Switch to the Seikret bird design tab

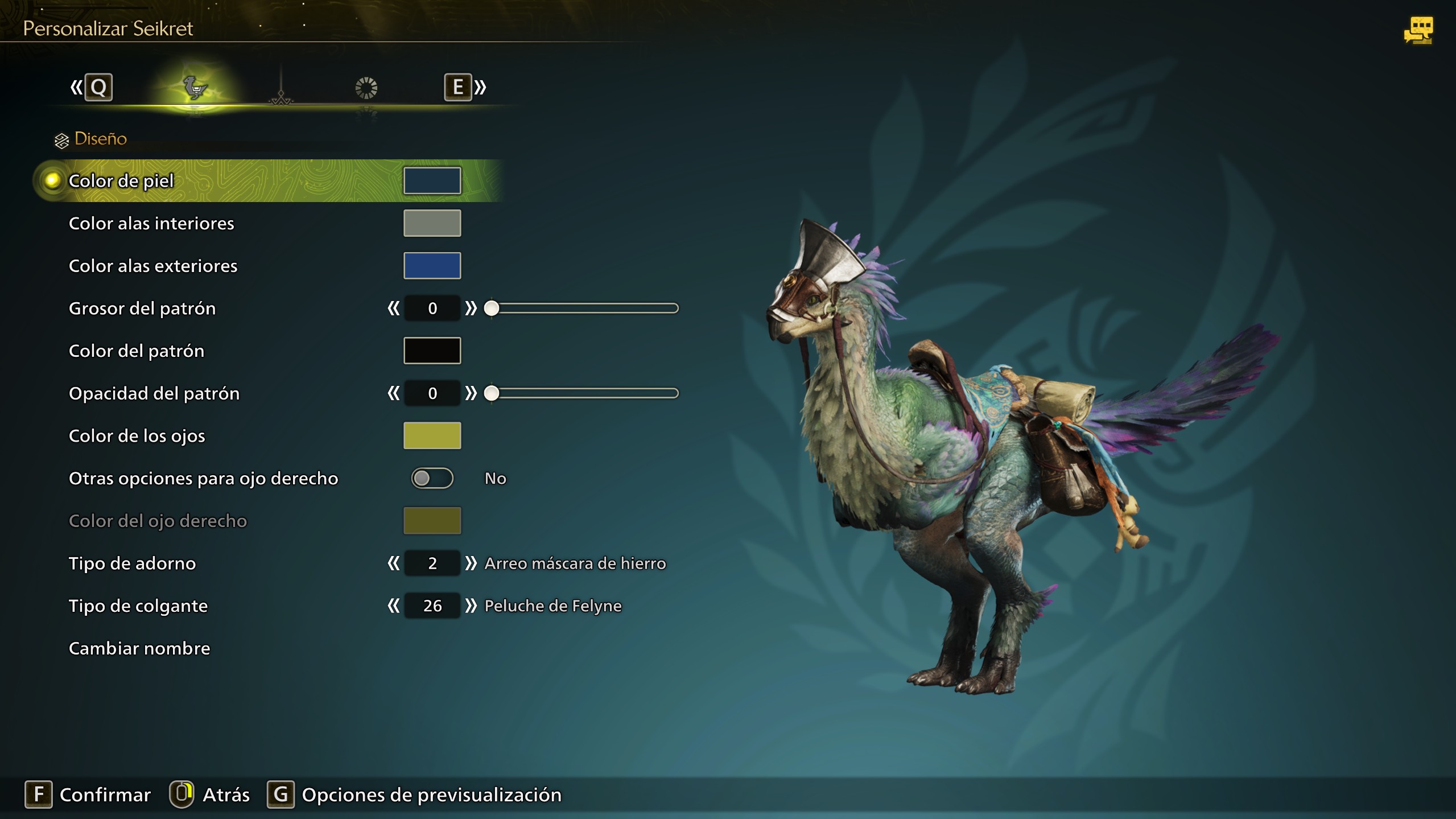195,88
